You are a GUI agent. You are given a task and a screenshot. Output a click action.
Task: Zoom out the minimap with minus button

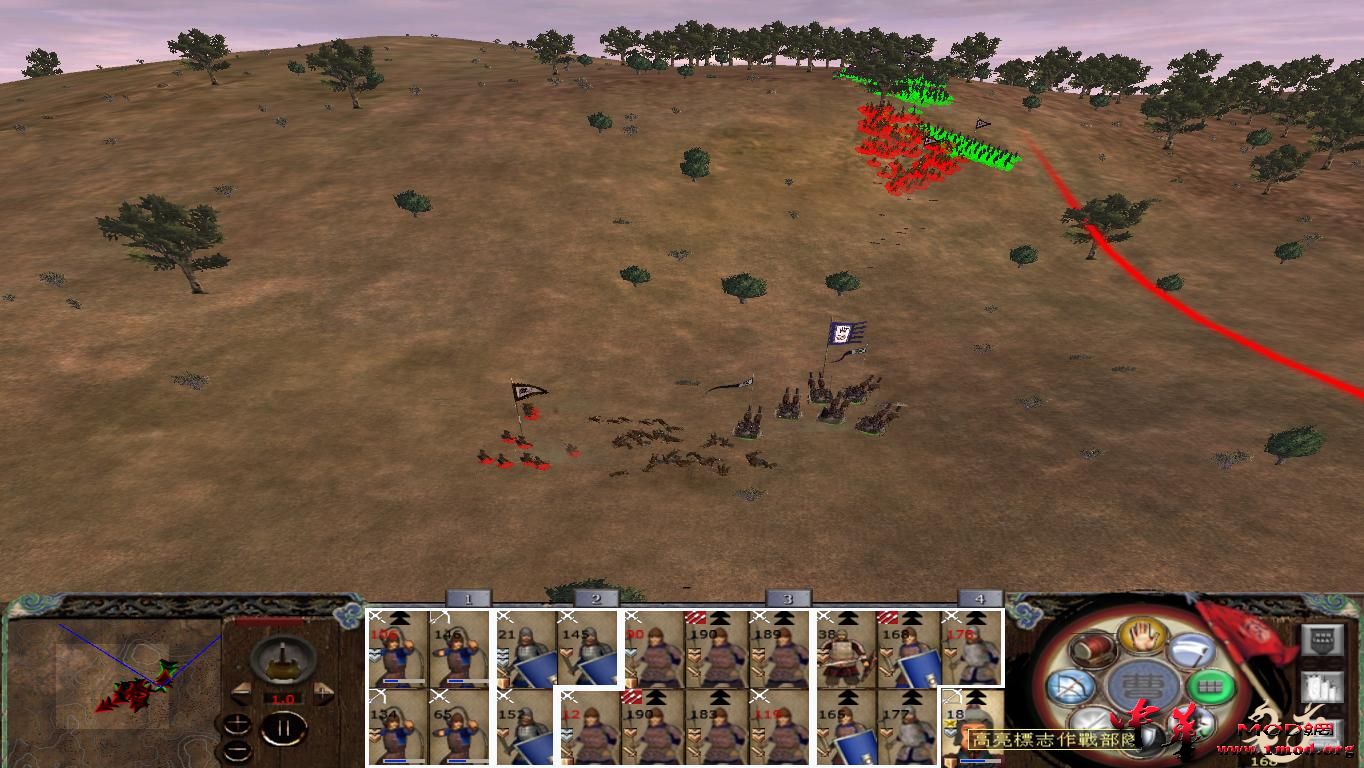click(238, 751)
